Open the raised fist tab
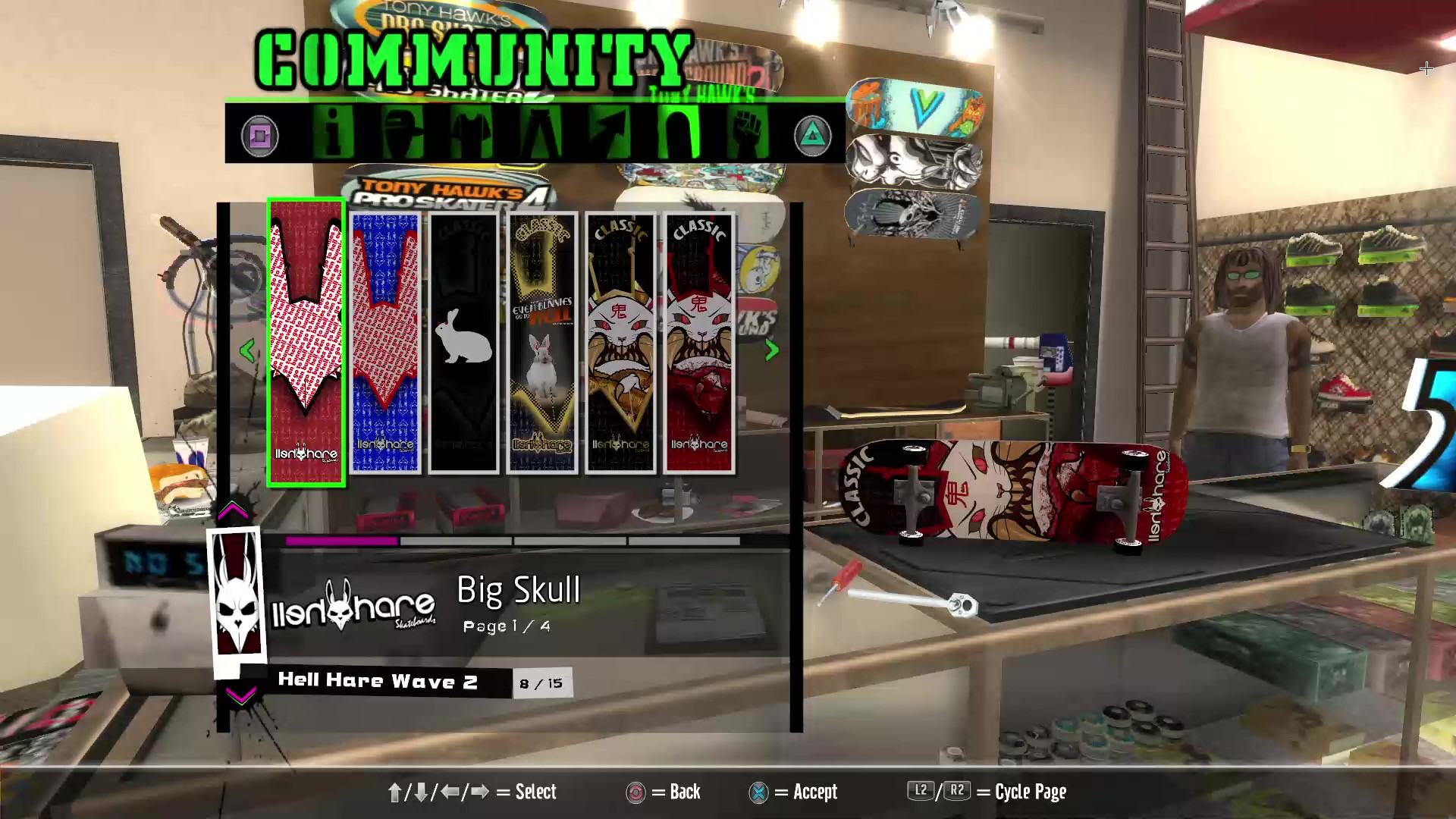 point(748,133)
